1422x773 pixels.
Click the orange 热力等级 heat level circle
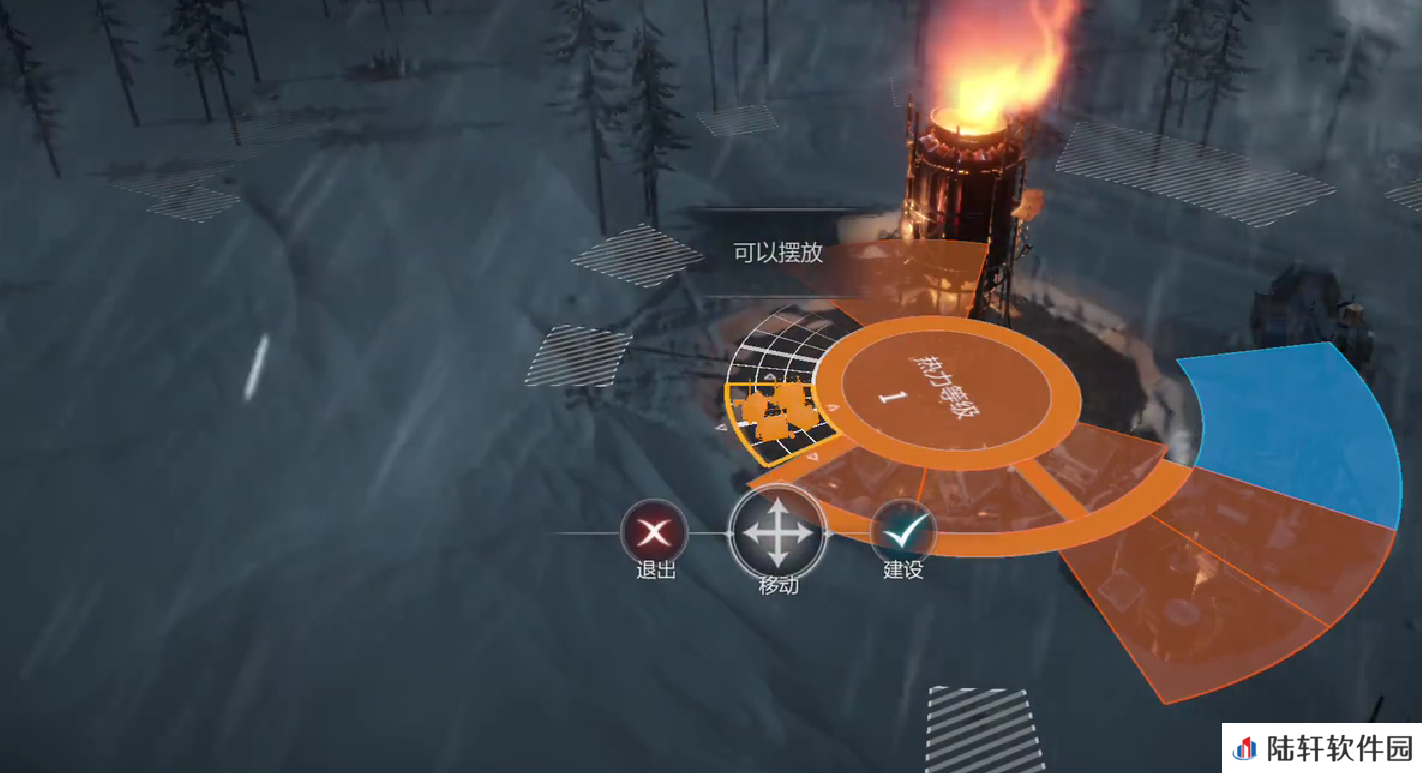(x=946, y=394)
